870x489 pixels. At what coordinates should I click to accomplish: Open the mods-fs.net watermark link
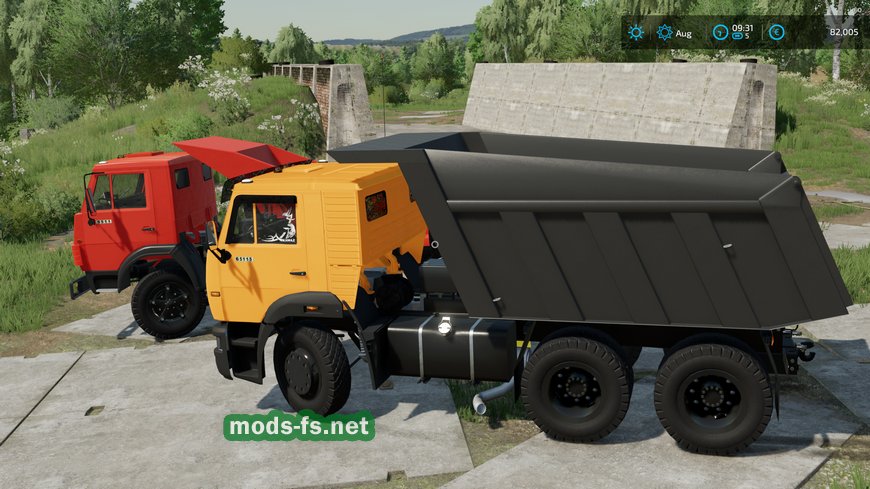[x=299, y=426]
